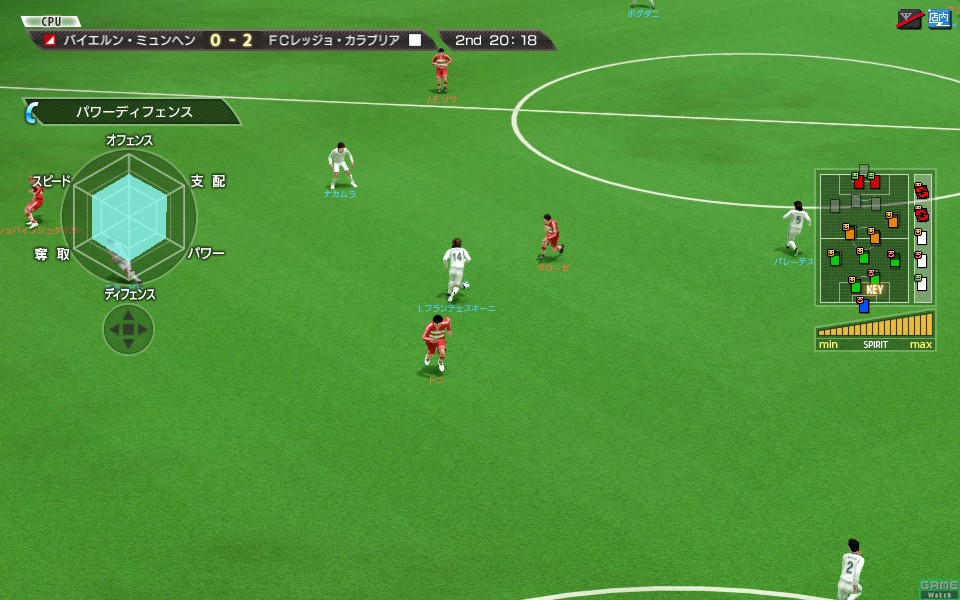Click the top substitution card on the bench list
960x600 pixels.
[x=921, y=190]
